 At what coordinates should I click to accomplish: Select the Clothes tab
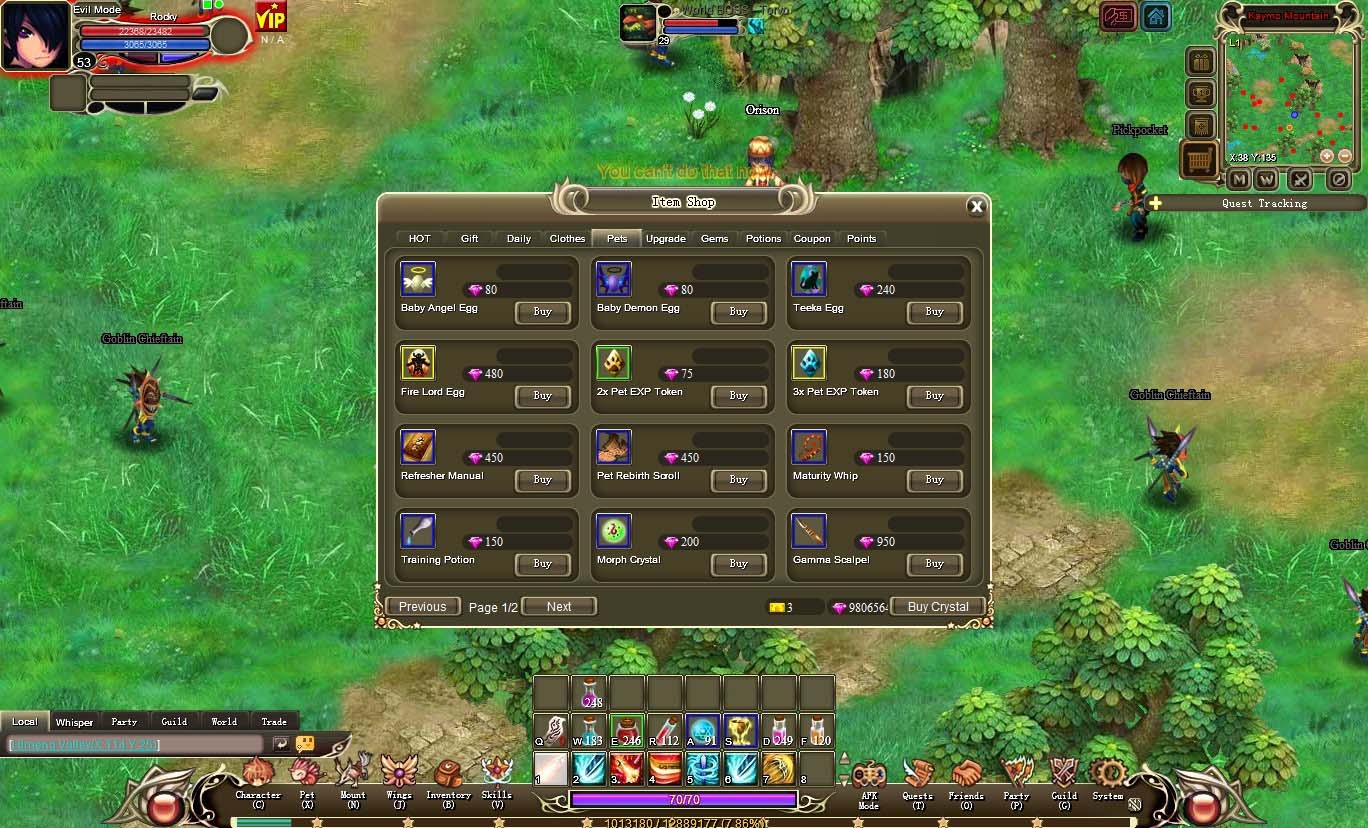[567, 239]
